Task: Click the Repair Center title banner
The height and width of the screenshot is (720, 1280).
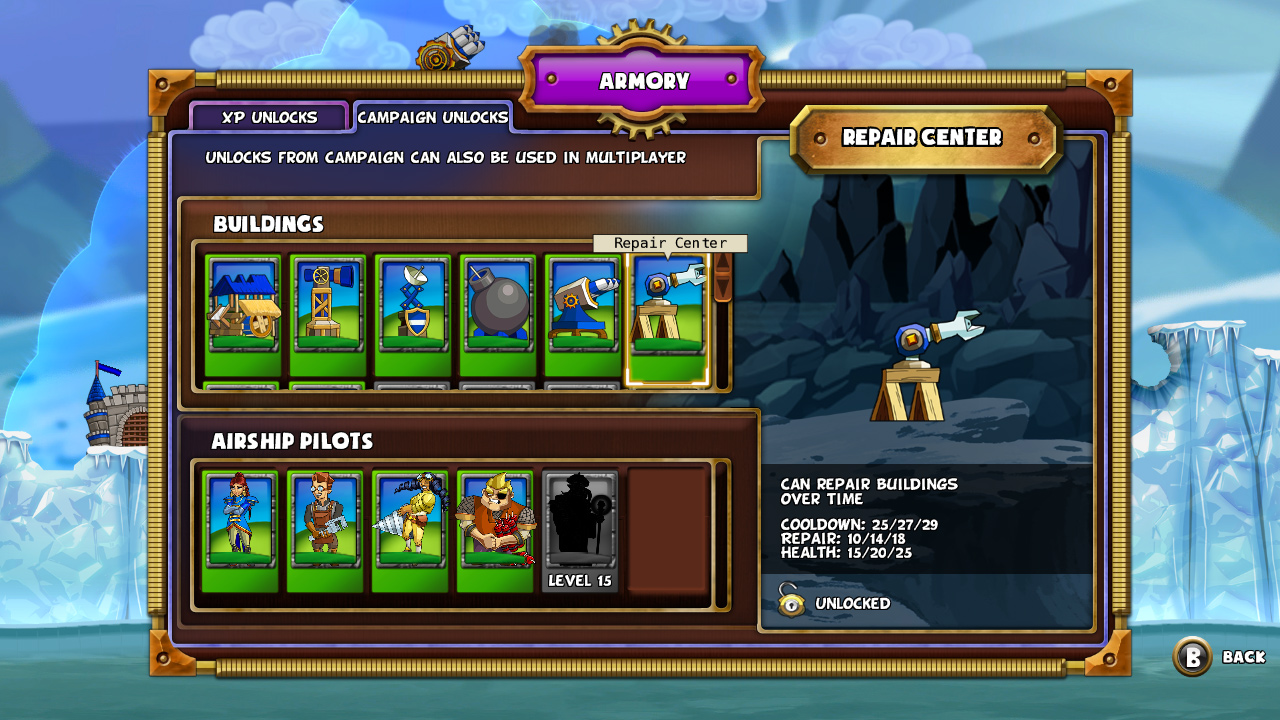Action: pos(925,138)
